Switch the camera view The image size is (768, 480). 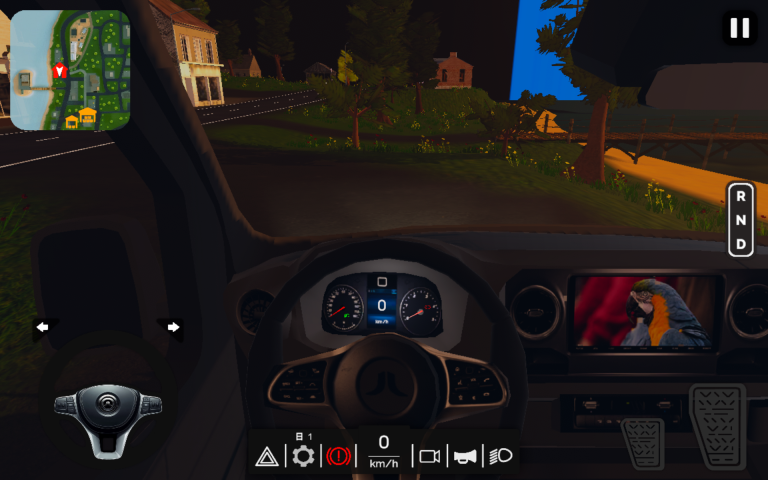429,457
